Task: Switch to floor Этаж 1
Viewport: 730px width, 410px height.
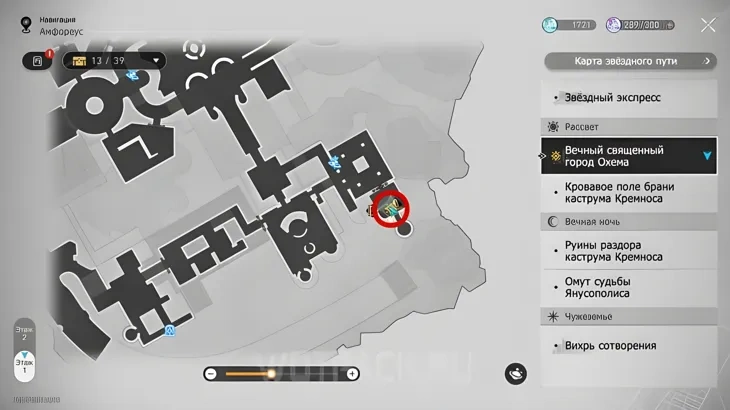Action: click(25, 365)
